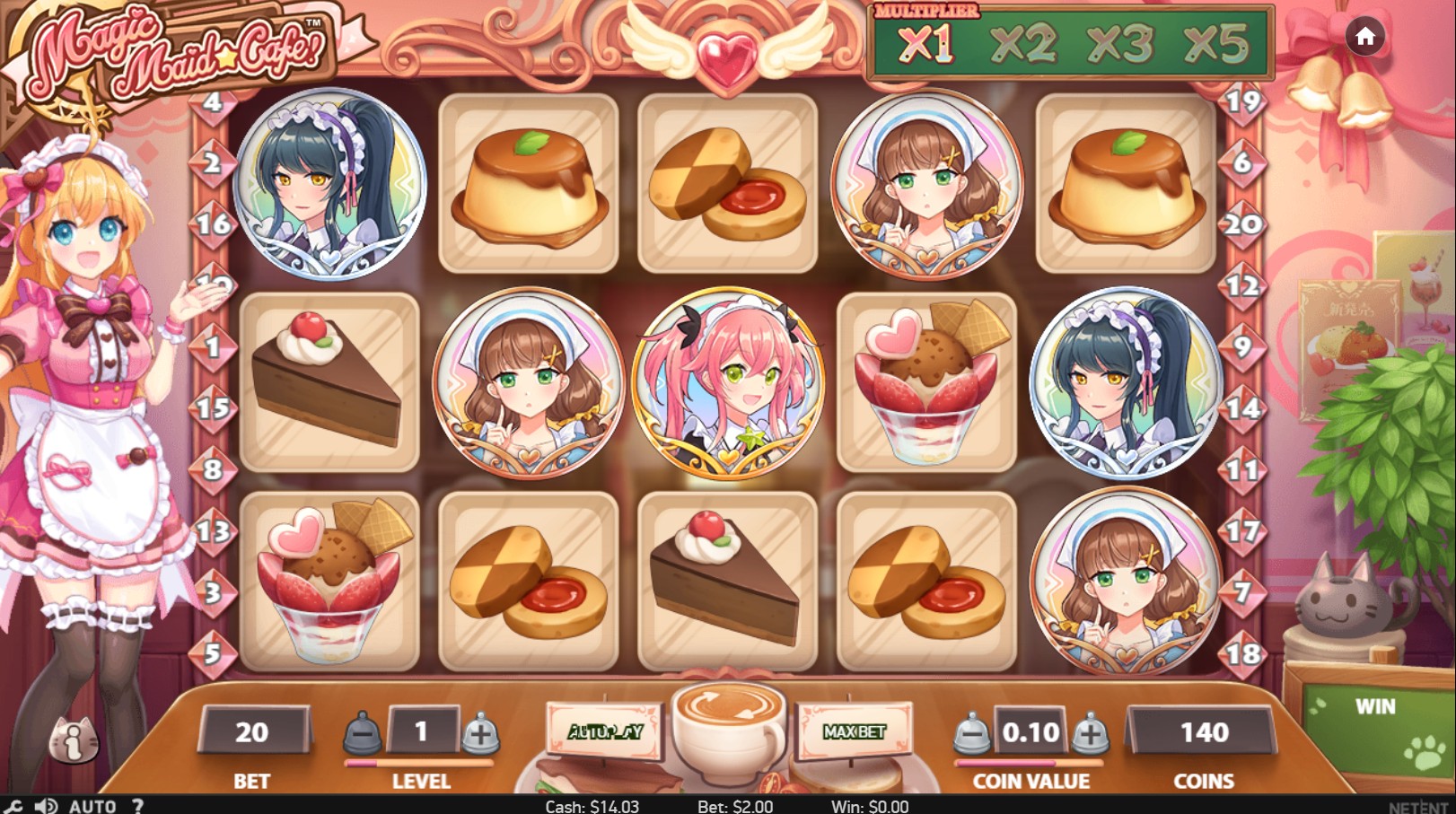Click the pink-haired maid wild symbol
The width and height of the screenshot is (1456, 814).
[727, 386]
